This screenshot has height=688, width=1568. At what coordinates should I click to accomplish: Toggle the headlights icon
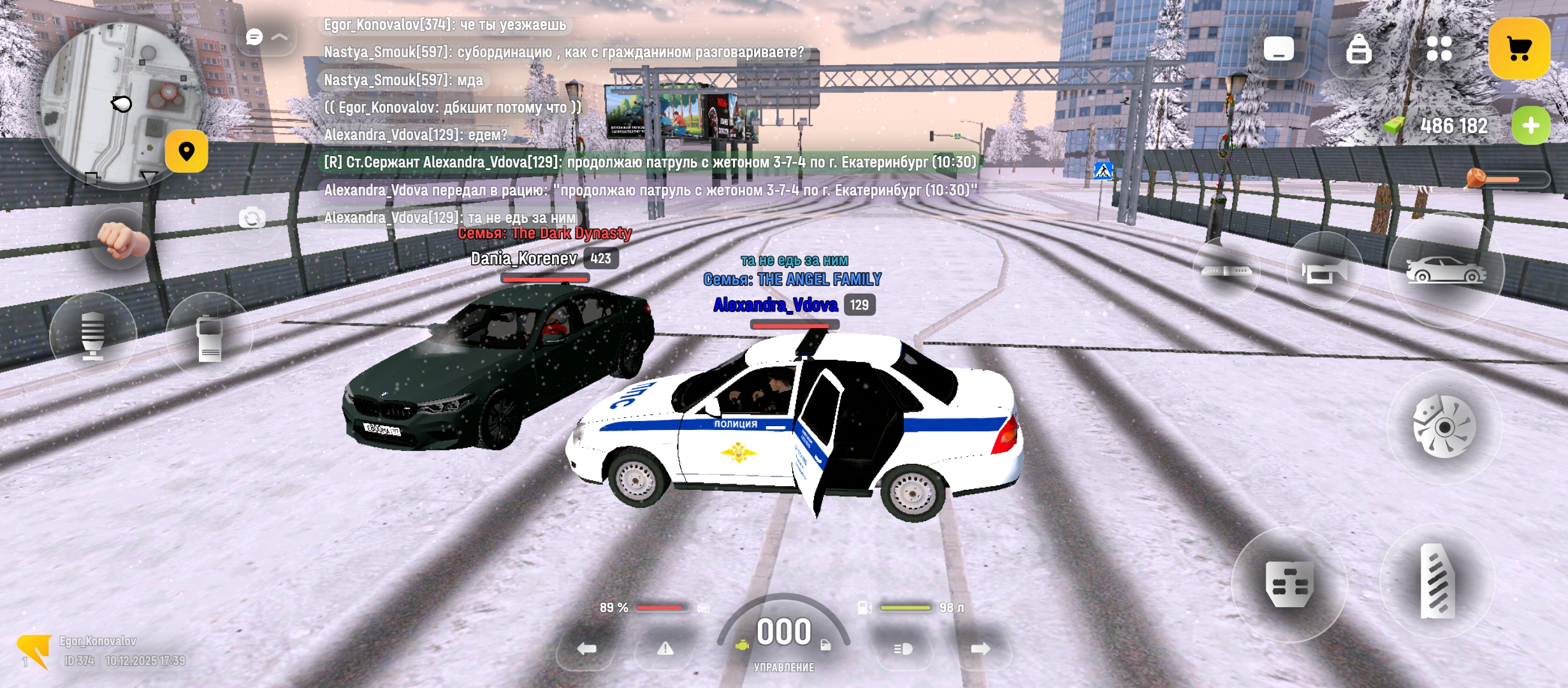coord(903,649)
